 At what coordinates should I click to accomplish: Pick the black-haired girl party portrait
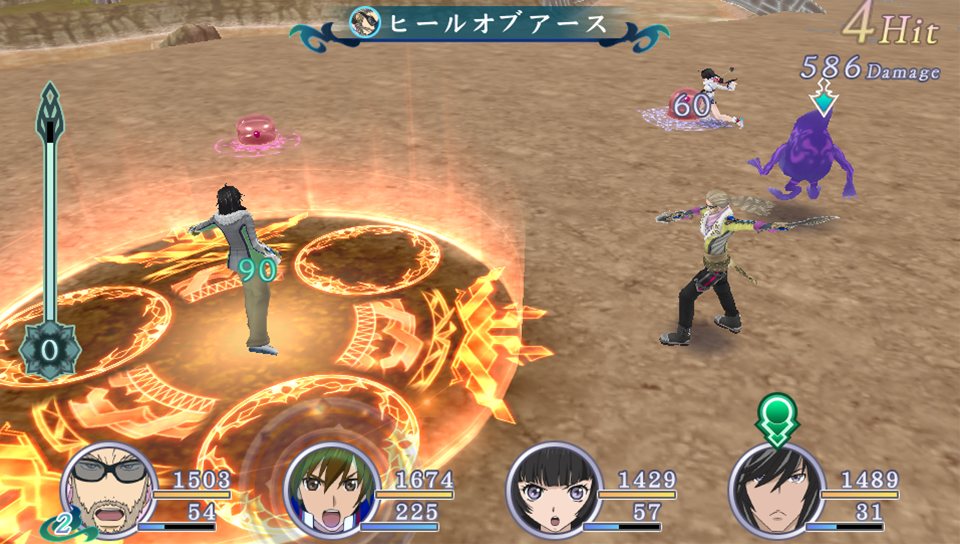(x=554, y=490)
